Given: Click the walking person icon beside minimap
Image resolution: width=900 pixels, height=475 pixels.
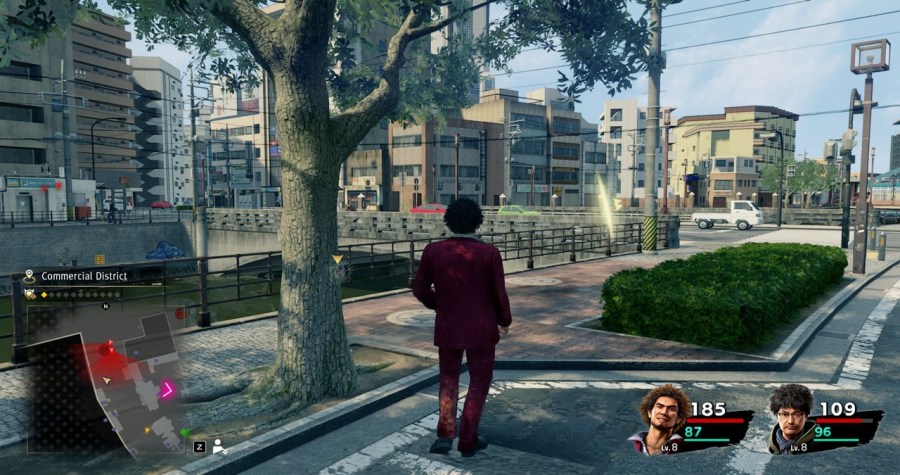Looking at the screenshot, I should tap(219, 446).
